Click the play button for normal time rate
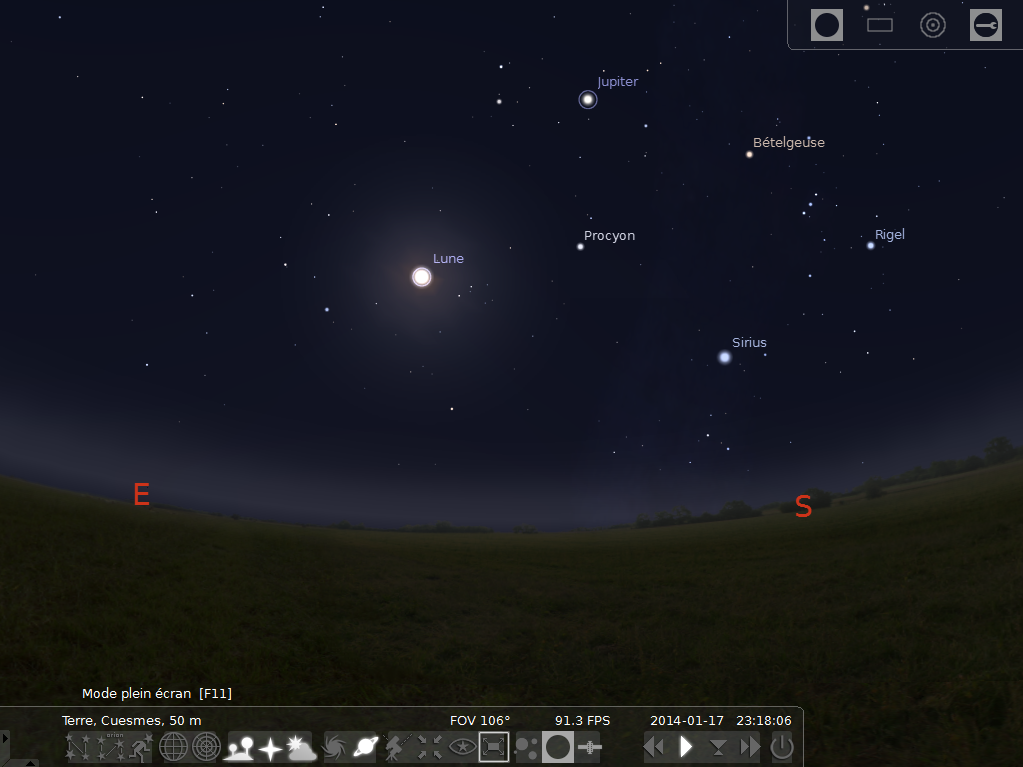The image size is (1023, 767). pos(686,746)
